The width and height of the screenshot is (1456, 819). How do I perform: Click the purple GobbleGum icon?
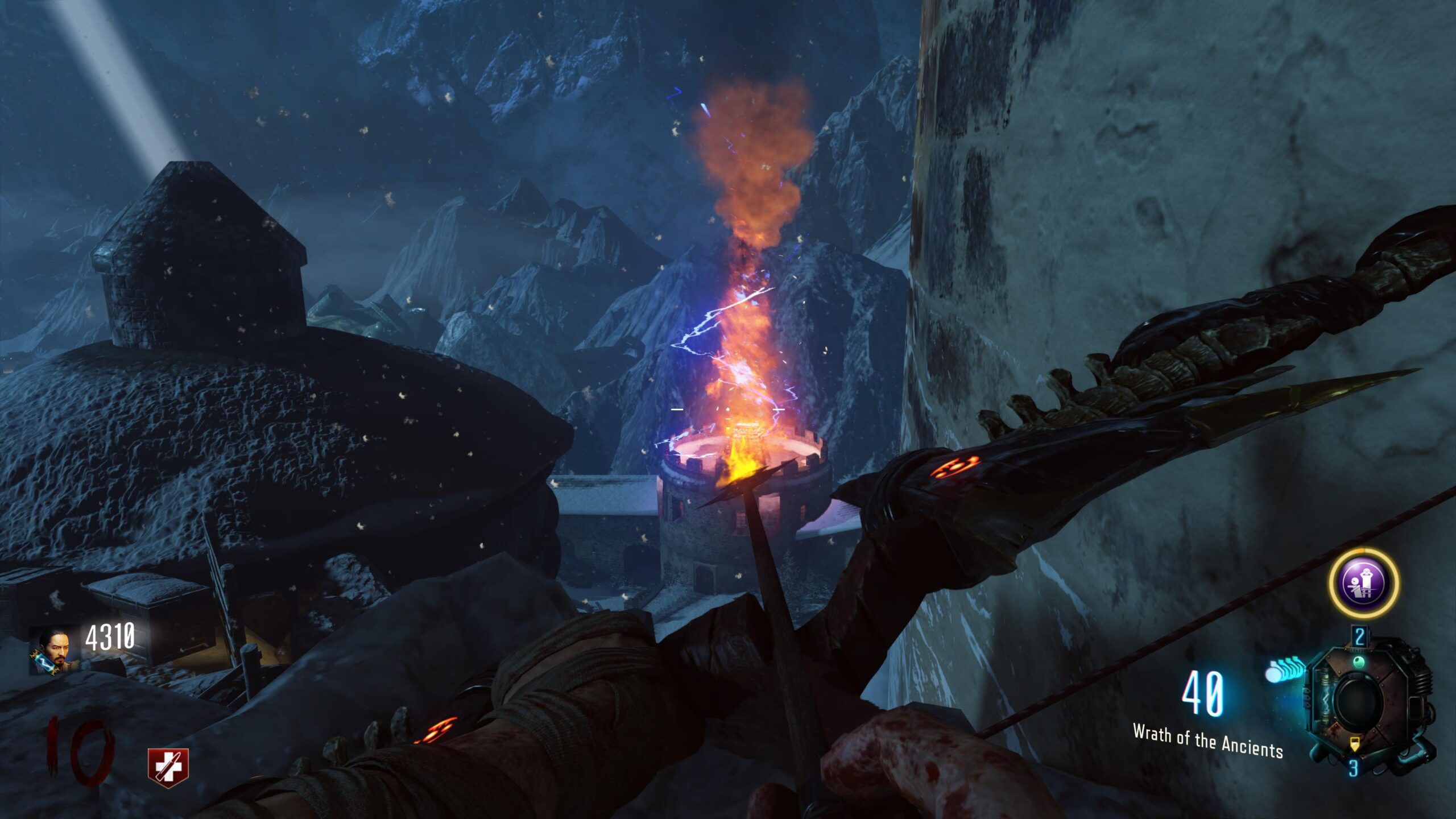point(1363,584)
